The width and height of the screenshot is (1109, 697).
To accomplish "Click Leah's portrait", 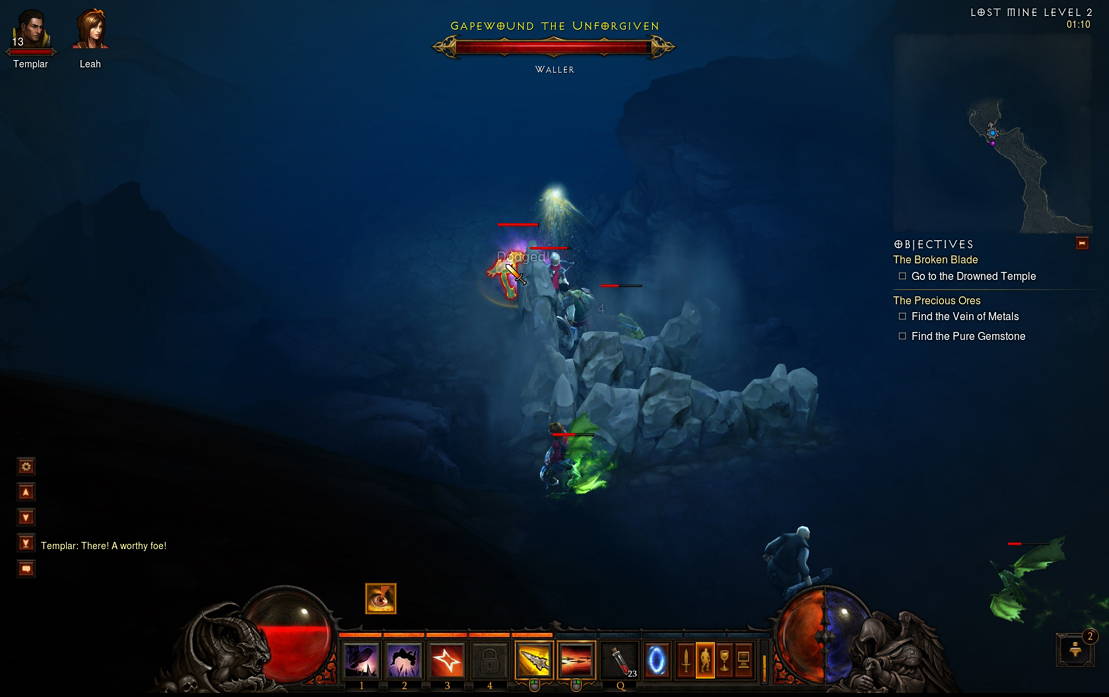I will click(x=90, y=30).
